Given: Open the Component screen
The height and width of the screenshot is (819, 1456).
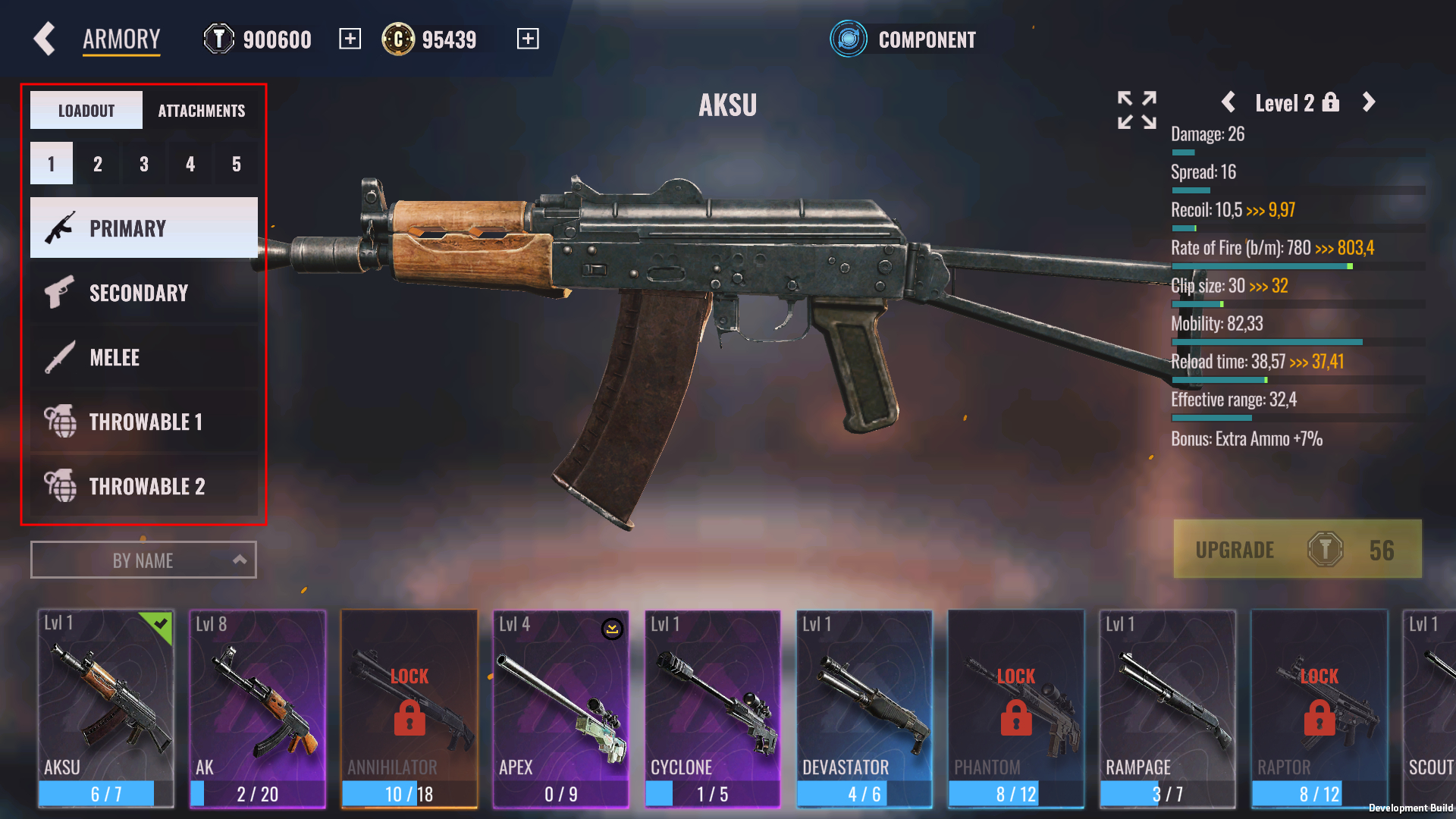Looking at the screenshot, I should pos(903,39).
